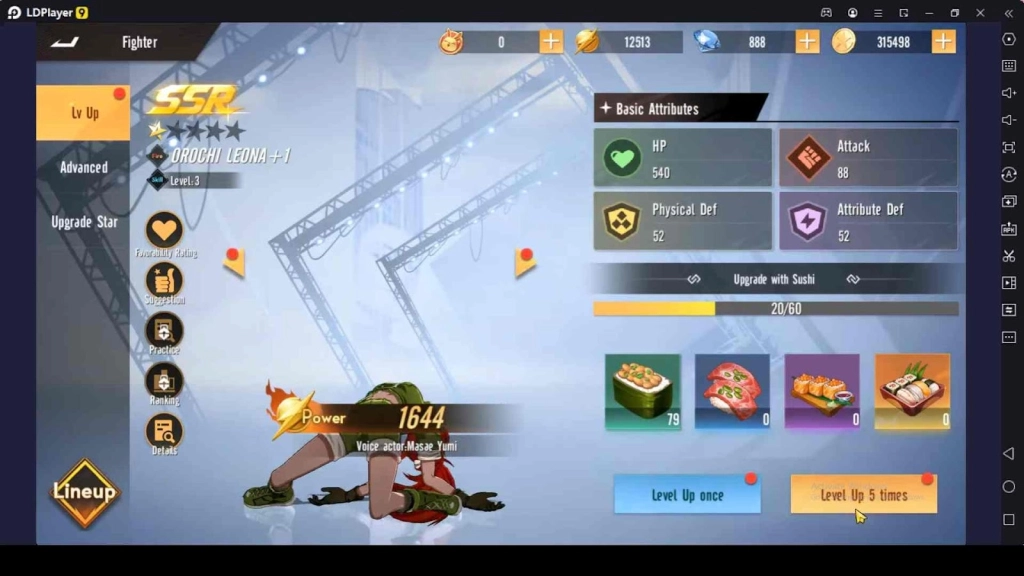Select the blue-background tuna sushi item
Screen dimensions: 1024x576
click(732, 391)
